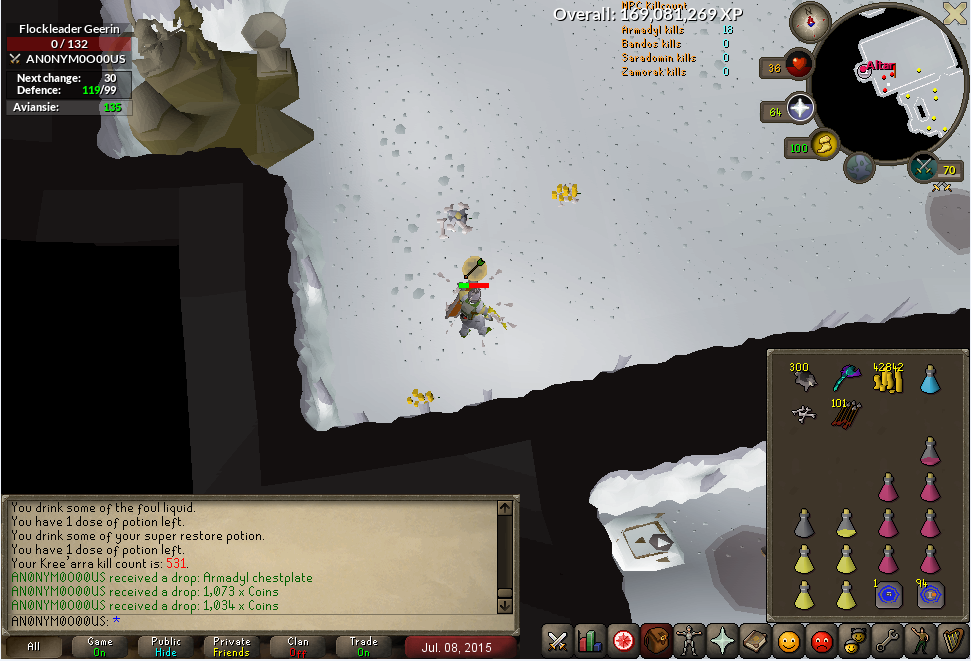Select the arrows stack of 101

[845, 413]
